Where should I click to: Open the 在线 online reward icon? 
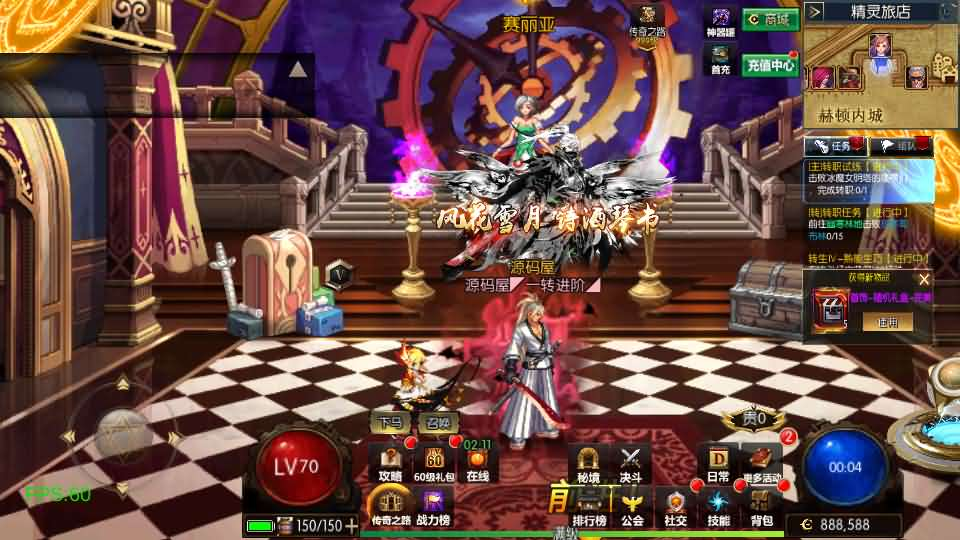(x=478, y=464)
